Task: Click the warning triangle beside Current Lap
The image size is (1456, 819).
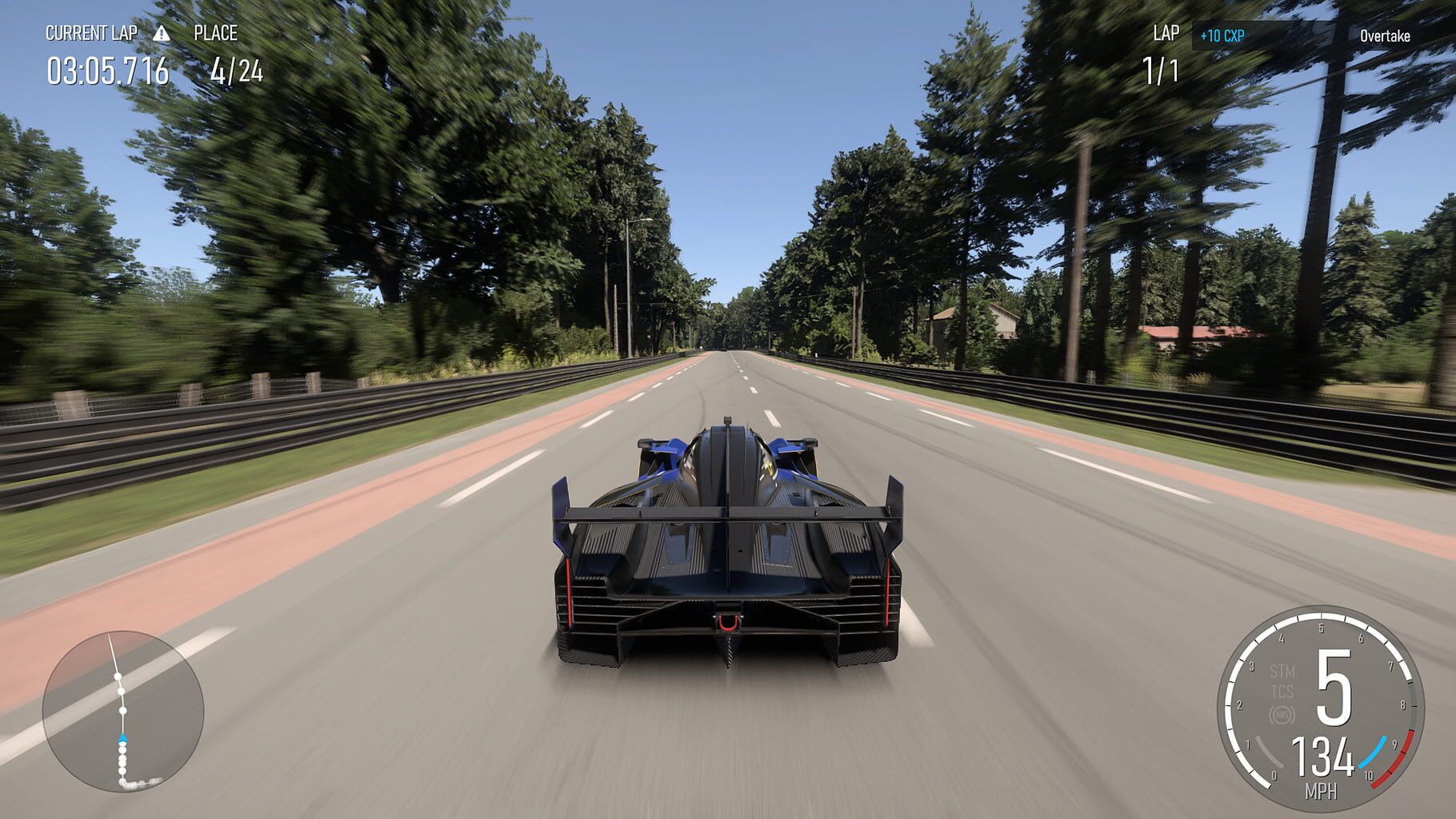Action: pos(162,35)
